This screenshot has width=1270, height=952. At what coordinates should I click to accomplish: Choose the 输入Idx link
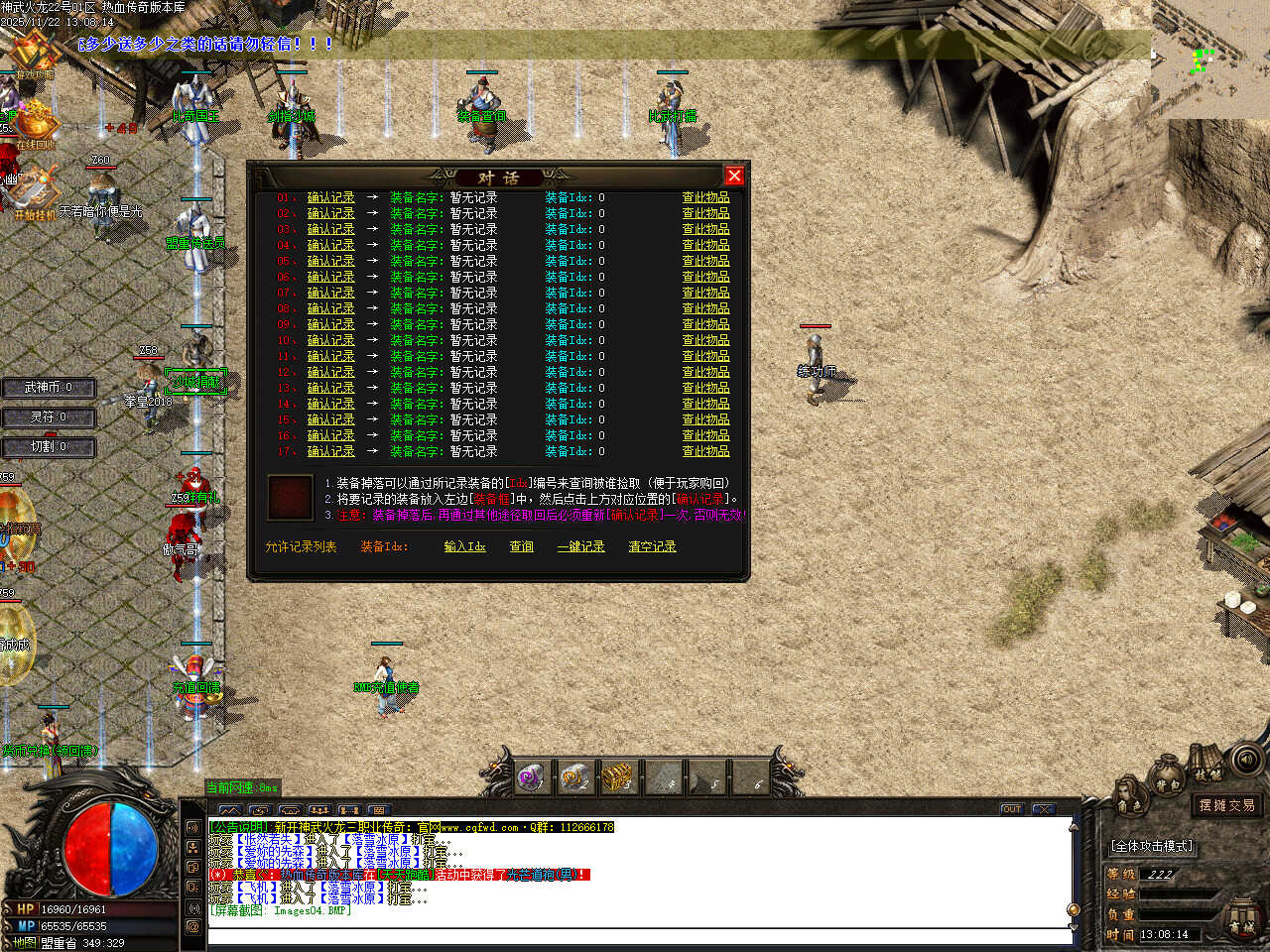[x=464, y=546]
